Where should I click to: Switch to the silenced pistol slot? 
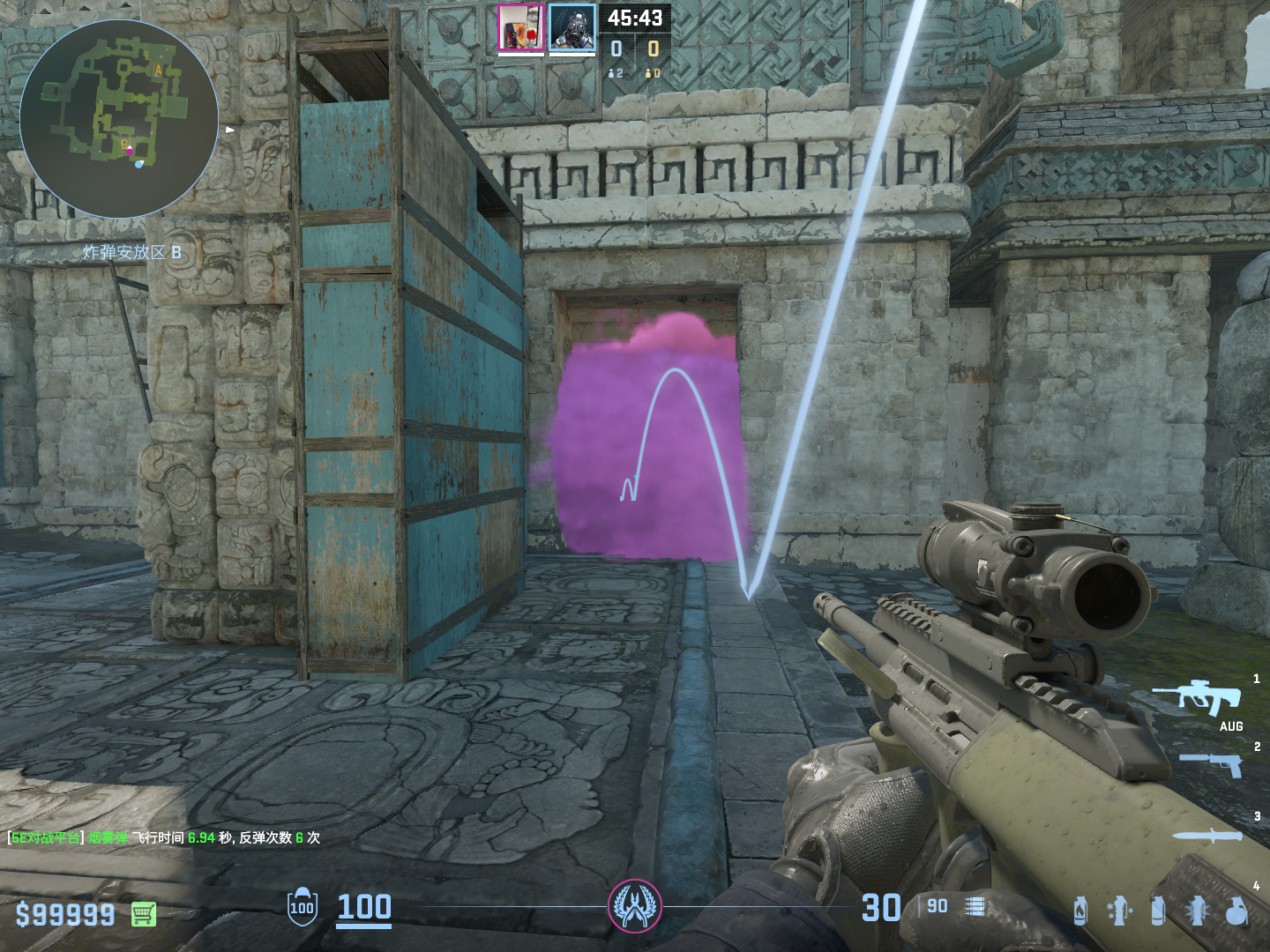click(x=1212, y=764)
